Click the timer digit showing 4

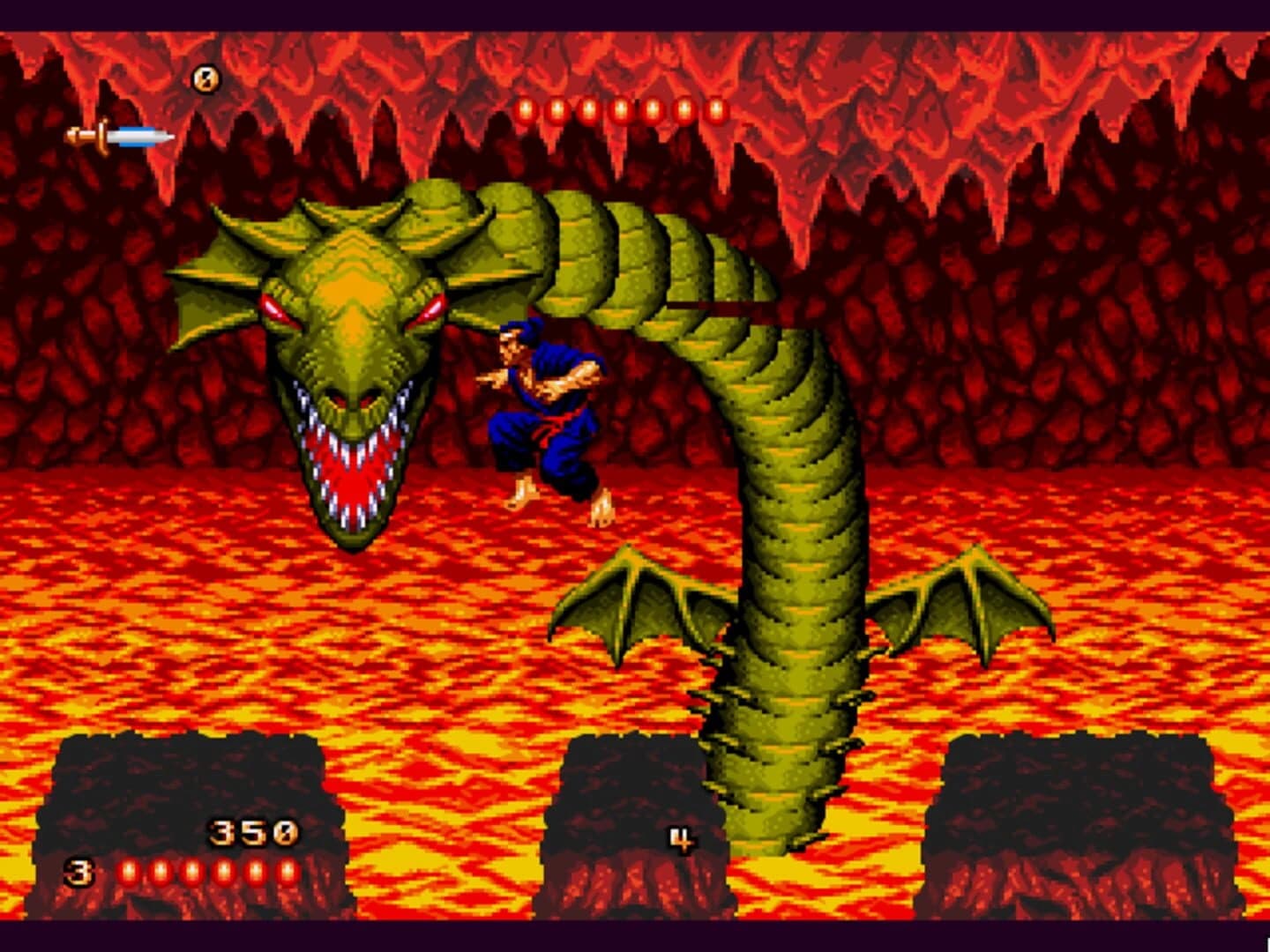679,837
